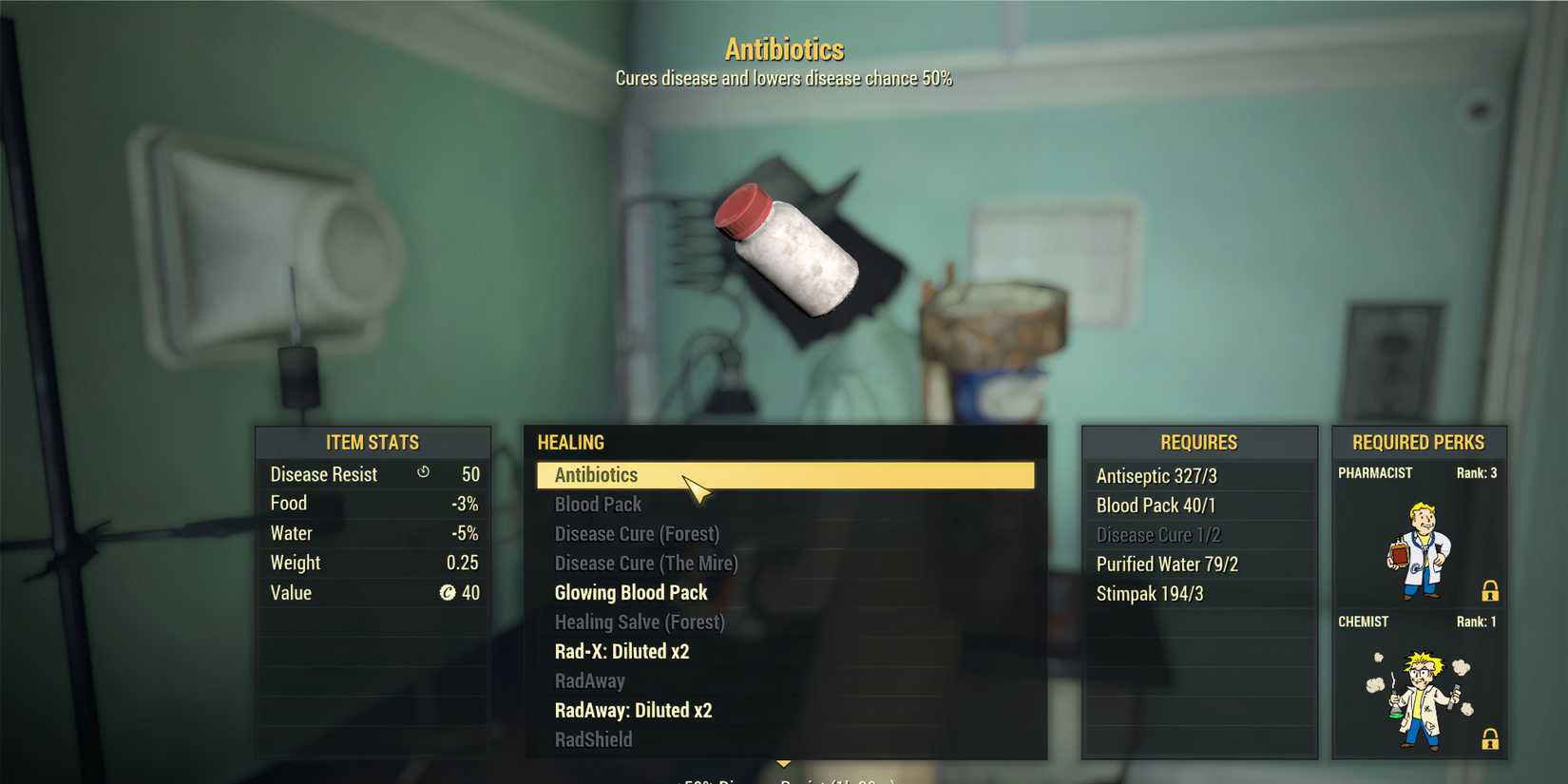1568x784 pixels.
Task: Select the Disease Cure (The Mire) recipe
Action: click(645, 563)
